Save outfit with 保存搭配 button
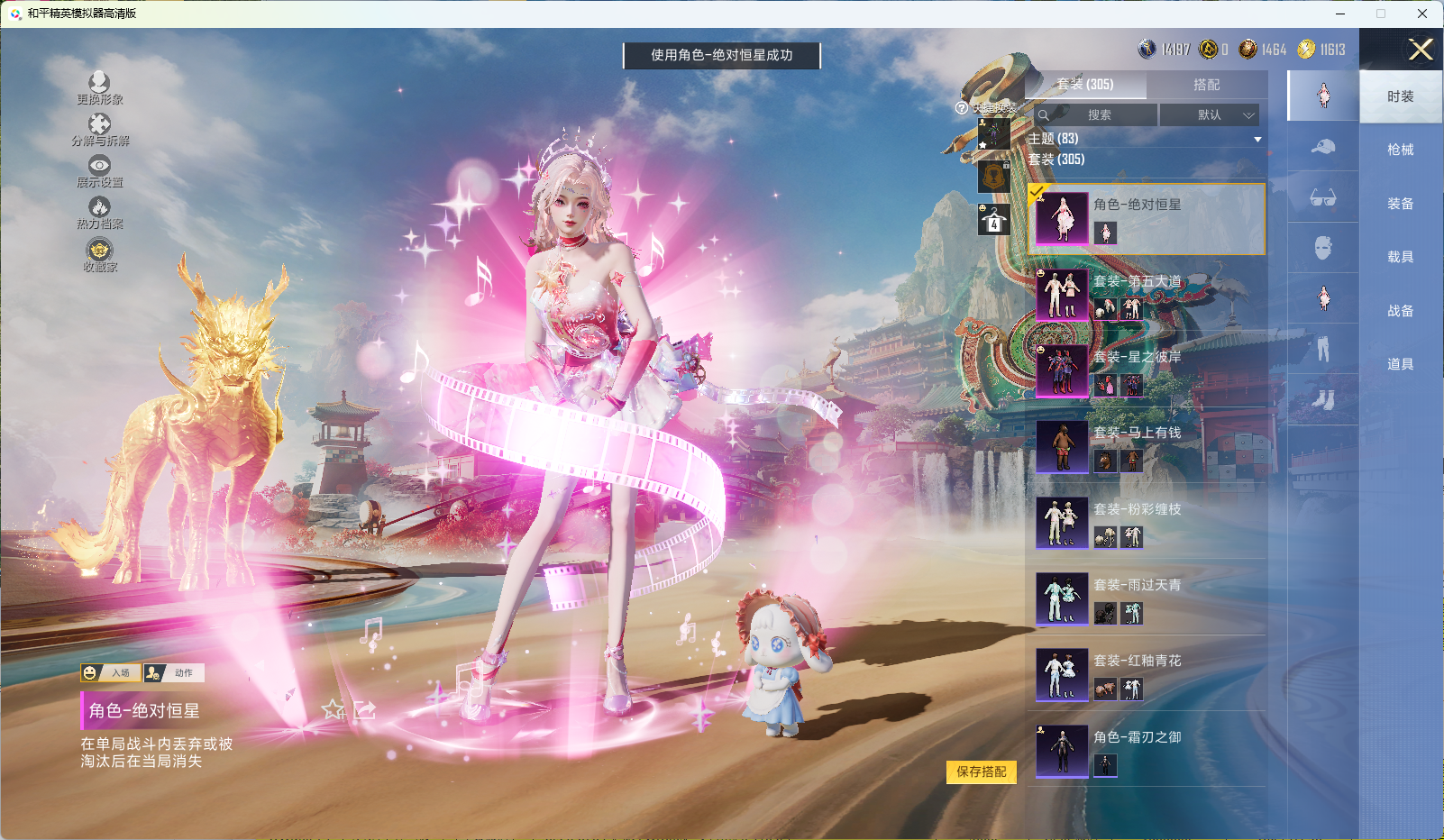Viewport: 1444px width, 840px height. (x=981, y=772)
